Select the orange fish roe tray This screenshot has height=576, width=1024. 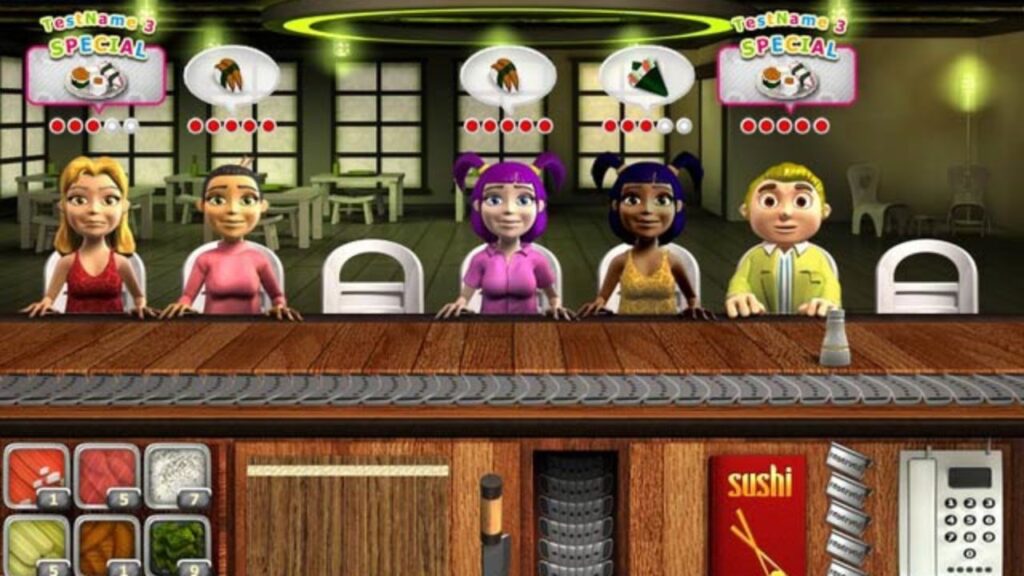coord(106,544)
